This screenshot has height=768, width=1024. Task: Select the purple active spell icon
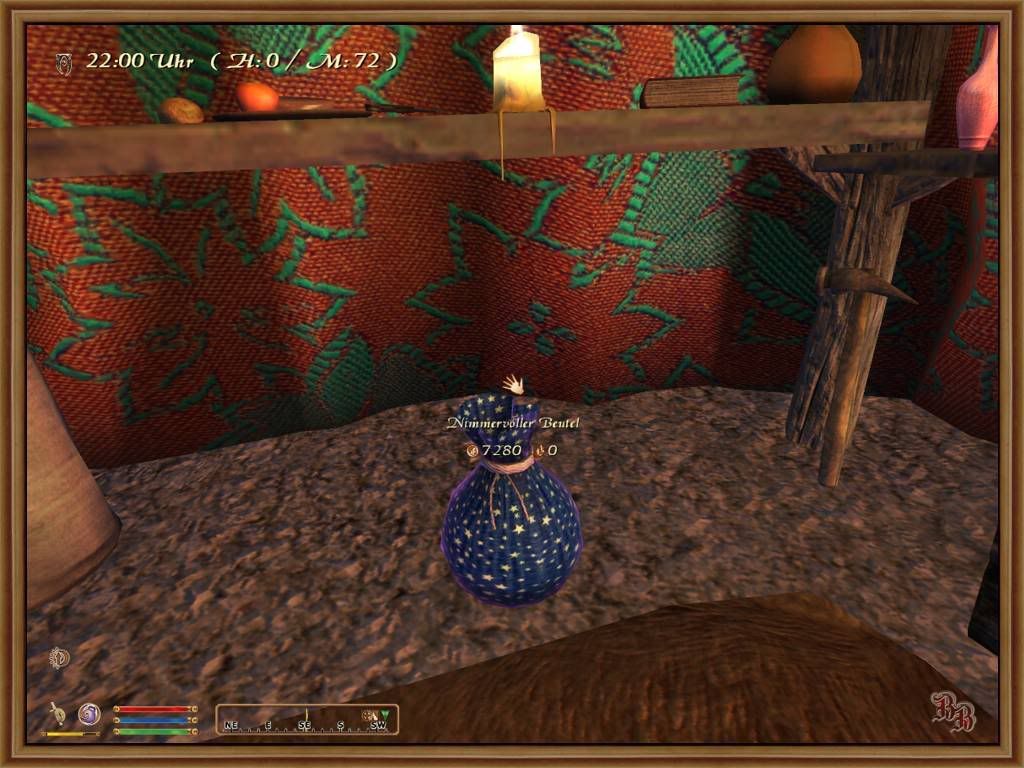click(x=89, y=714)
